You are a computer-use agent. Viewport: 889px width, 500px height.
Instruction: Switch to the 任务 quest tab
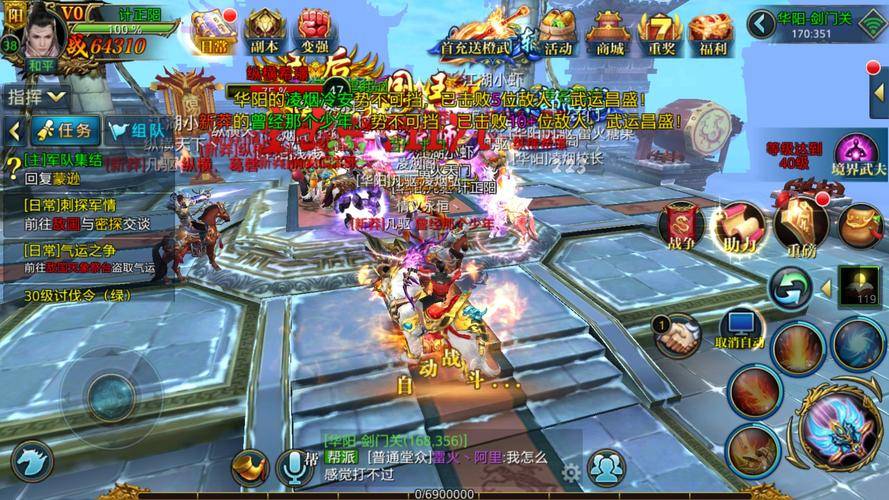click(x=64, y=130)
